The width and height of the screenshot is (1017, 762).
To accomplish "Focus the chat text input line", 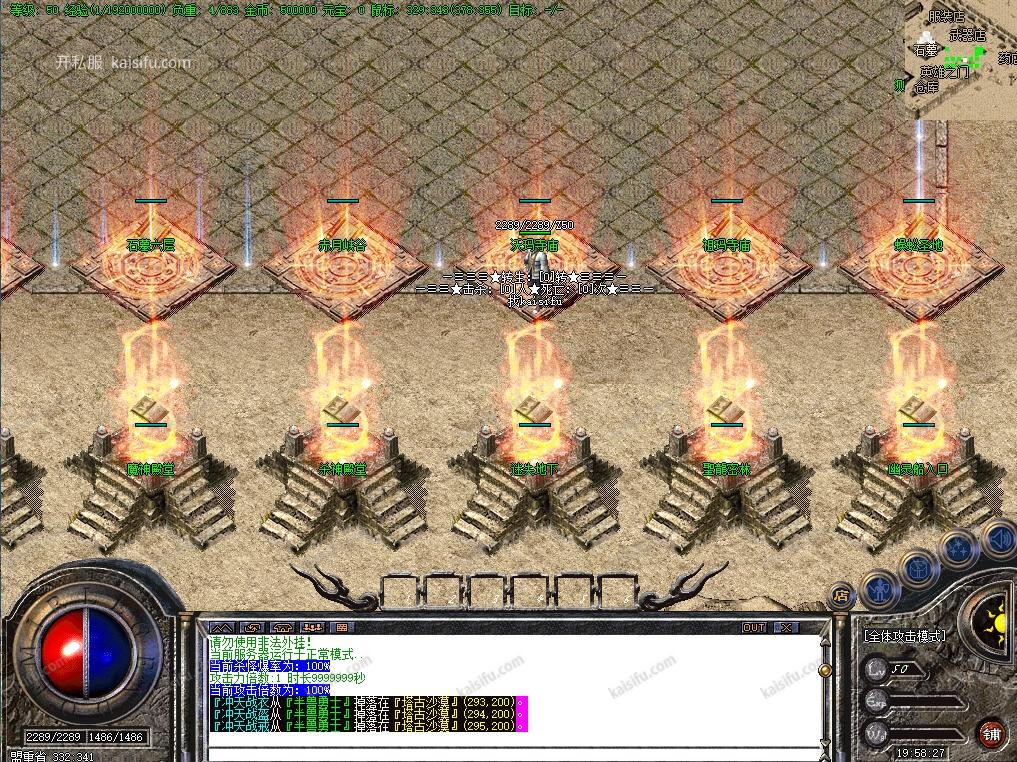I will coord(510,752).
